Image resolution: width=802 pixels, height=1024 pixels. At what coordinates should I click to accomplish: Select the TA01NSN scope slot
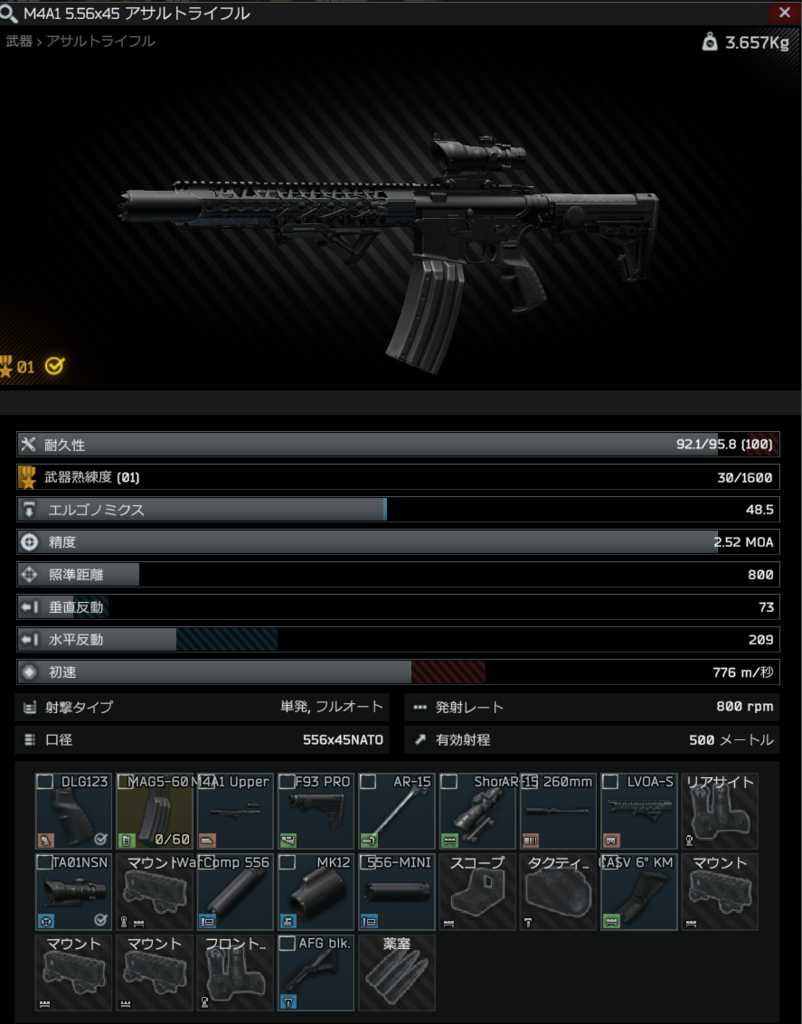(x=75, y=892)
